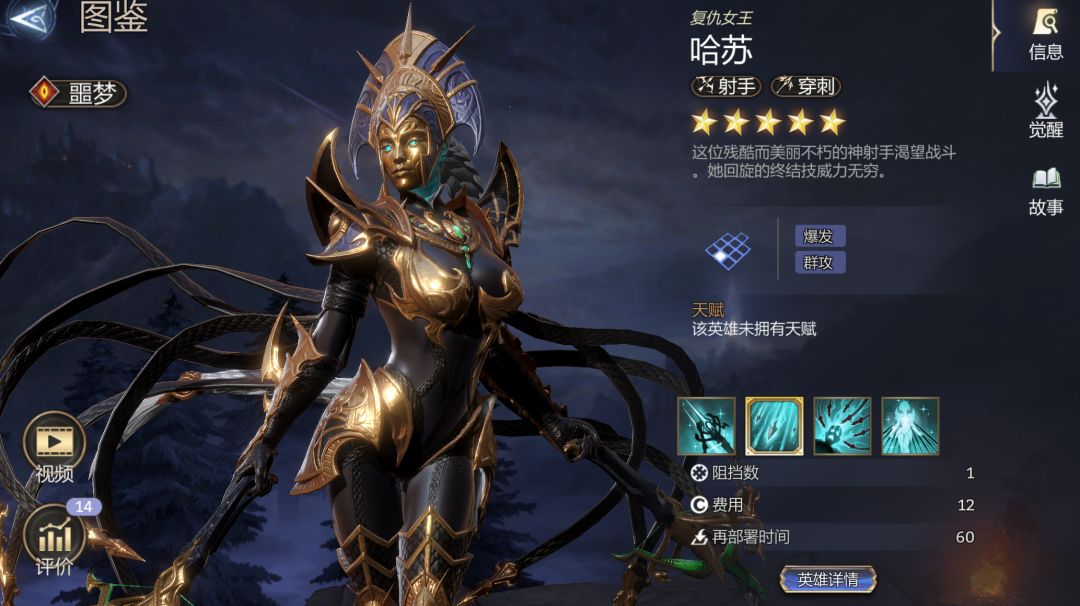The width and height of the screenshot is (1080, 606).
Task: Tap the 群攻 trait tag
Action: tap(820, 262)
